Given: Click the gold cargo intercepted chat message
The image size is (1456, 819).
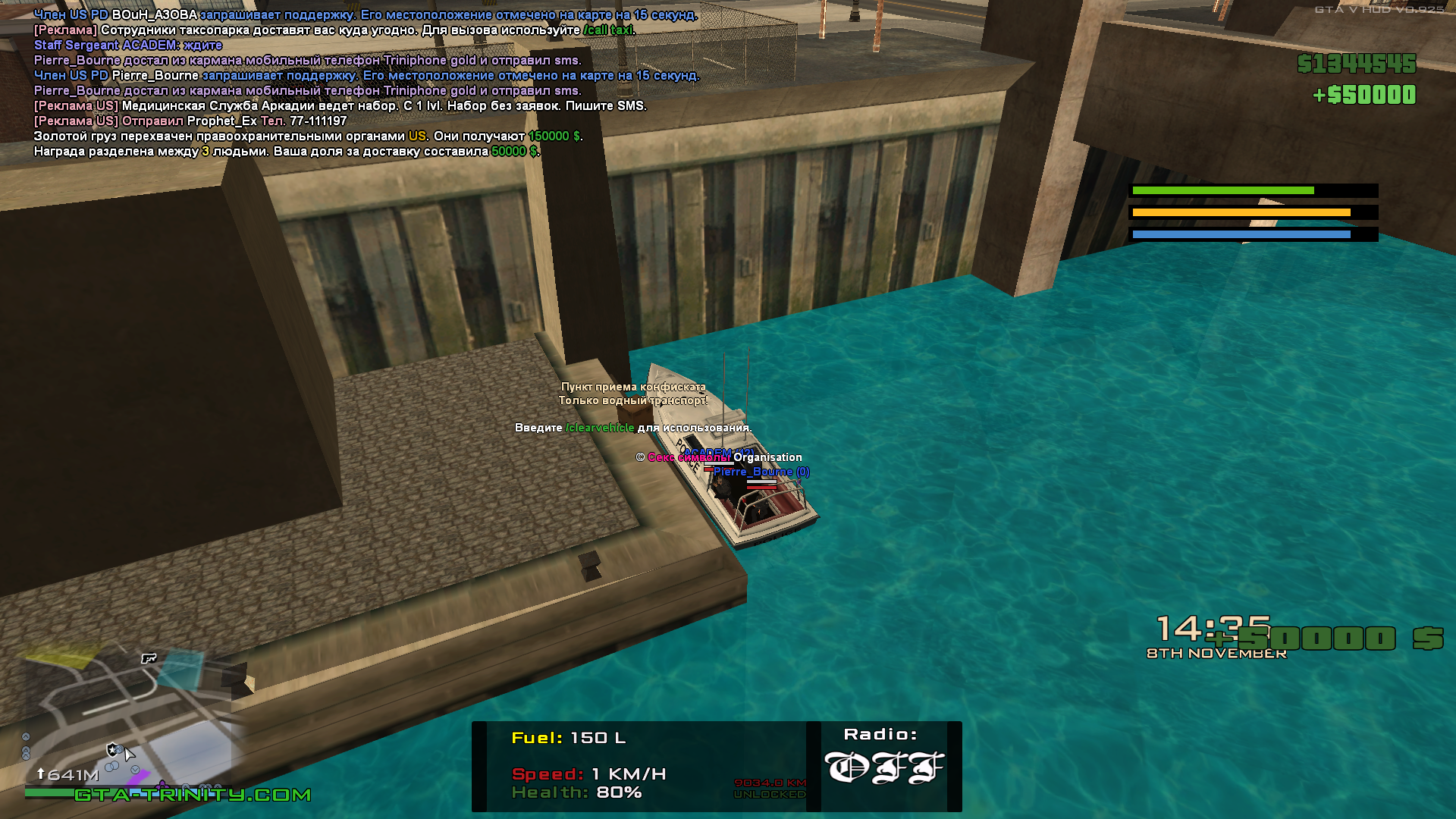Looking at the screenshot, I should tap(307, 136).
